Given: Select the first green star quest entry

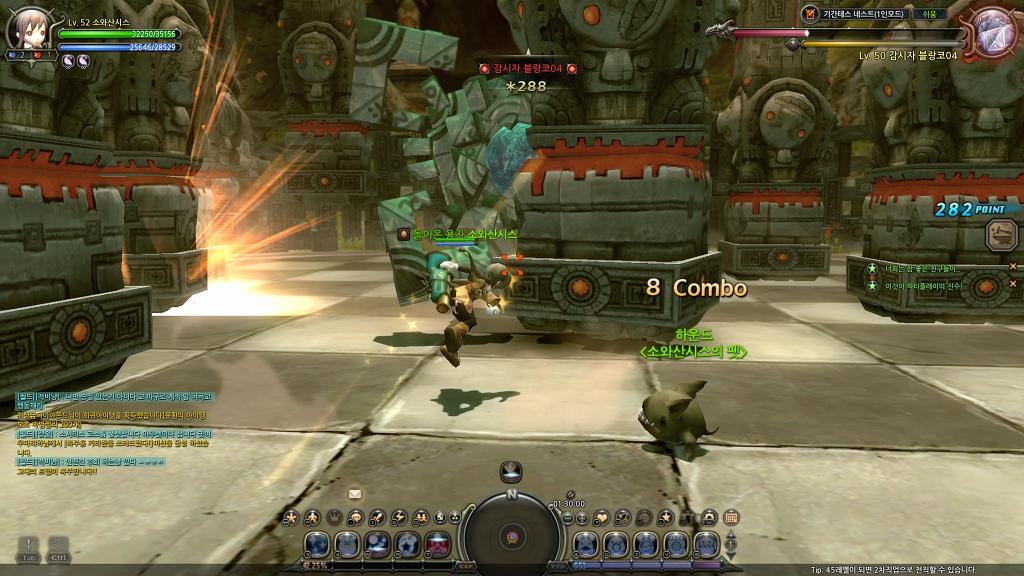Looking at the screenshot, I should pos(873,269).
